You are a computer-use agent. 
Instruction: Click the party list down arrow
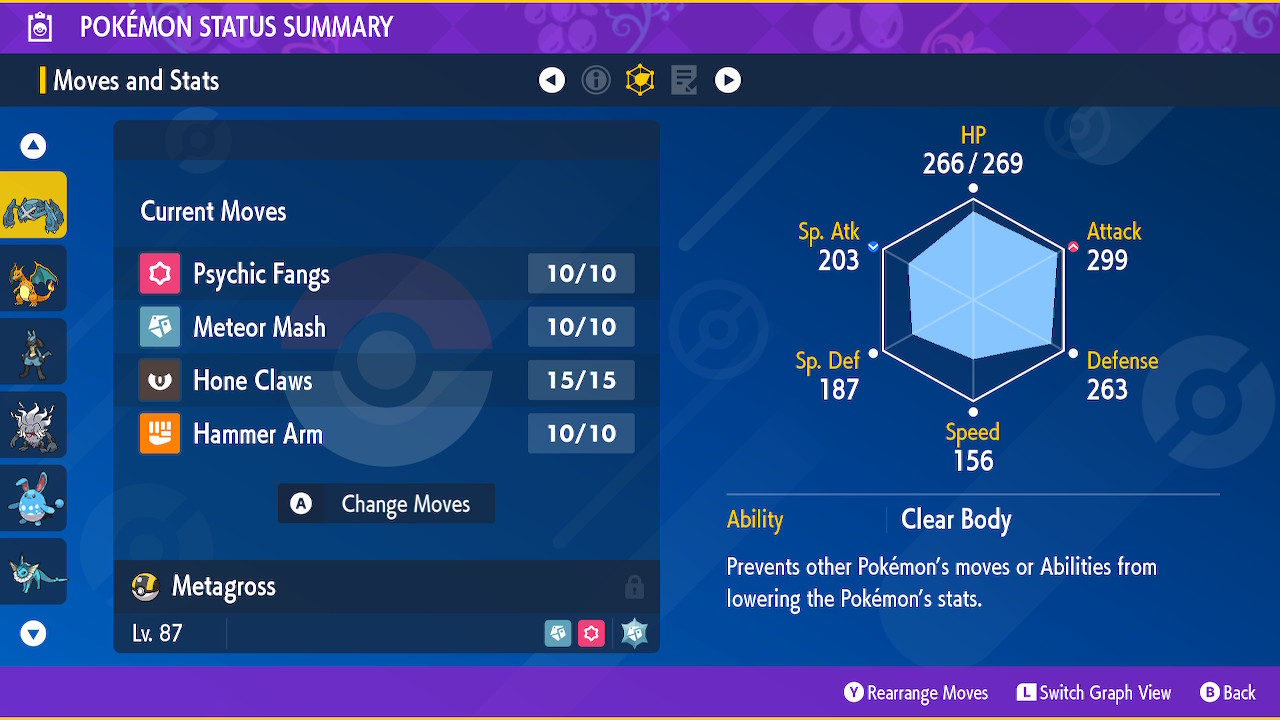point(34,633)
